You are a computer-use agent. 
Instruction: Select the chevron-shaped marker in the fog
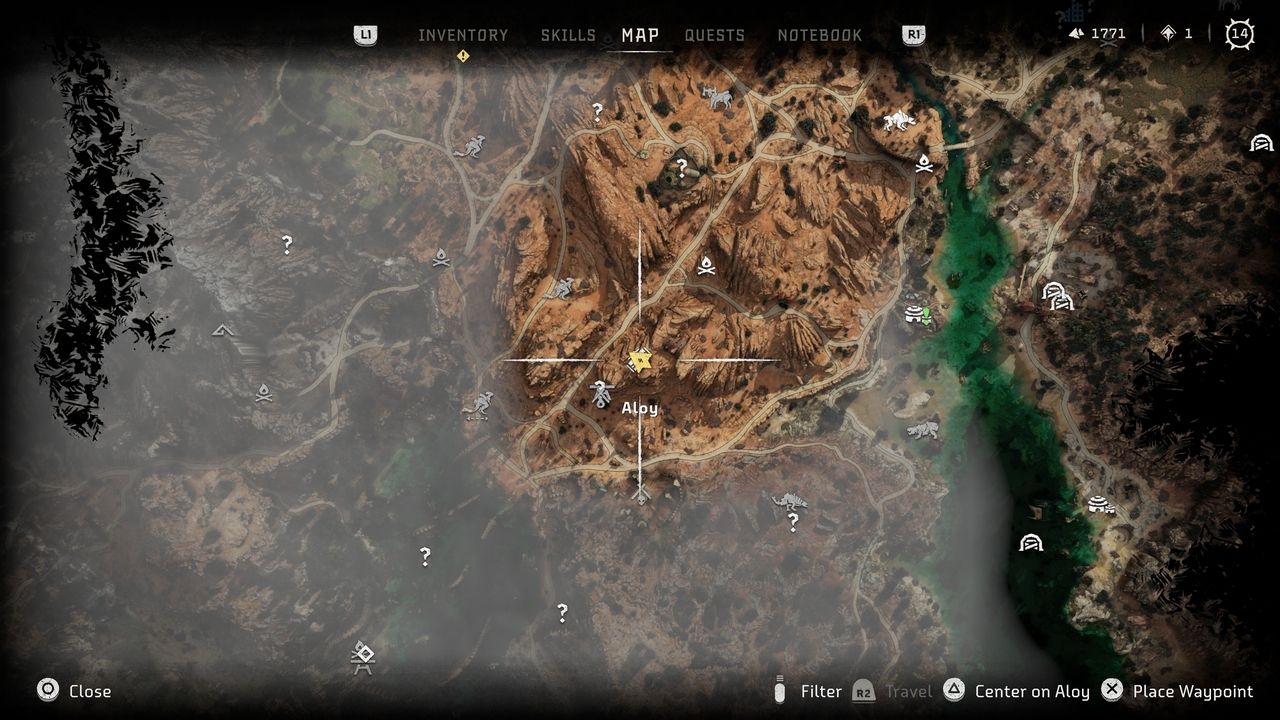(223, 330)
